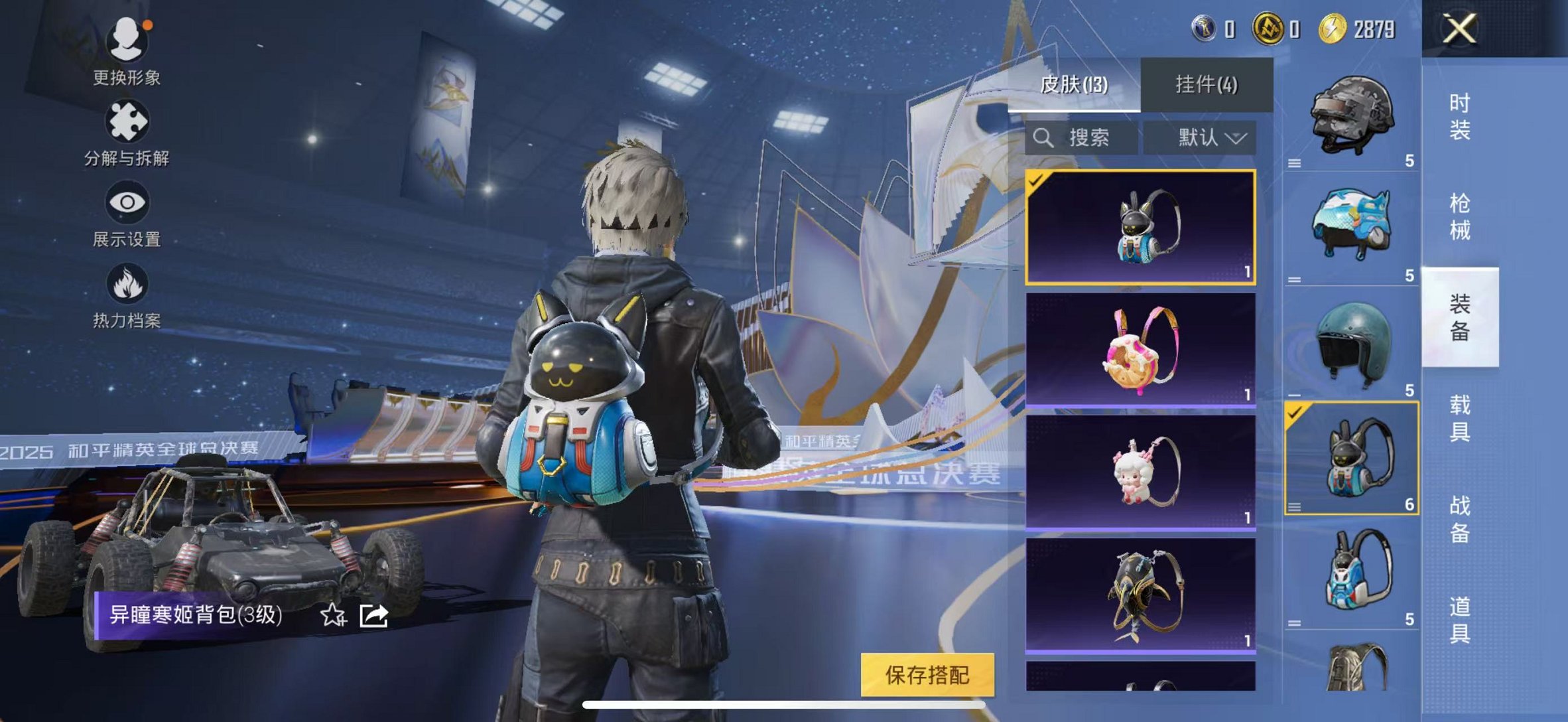
Task: Open the 默认 sorting dropdown
Action: click(x=1200, y=139)
